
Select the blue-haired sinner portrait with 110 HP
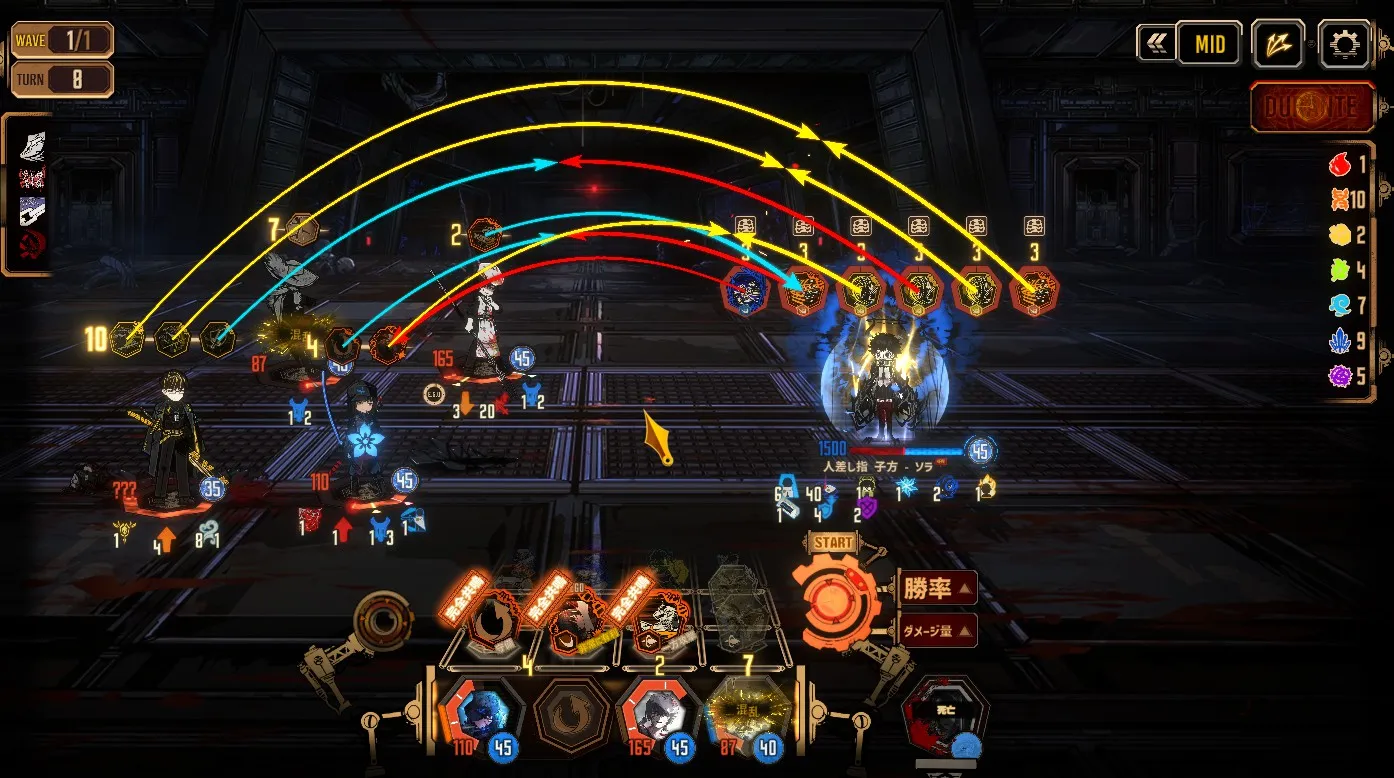[476, 714]
